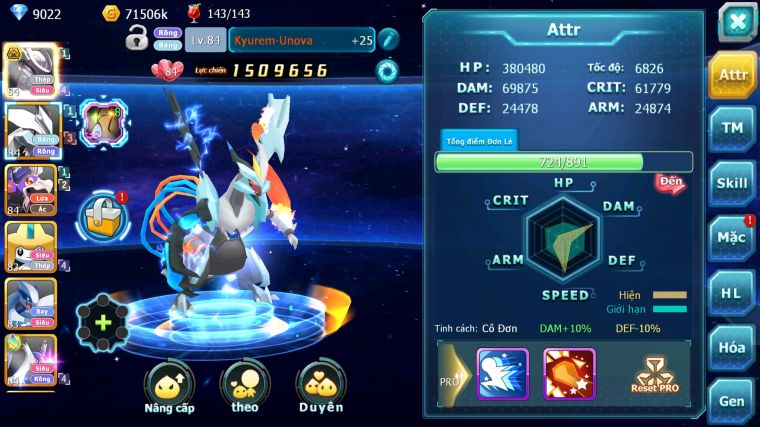Toggle the padlock lock icon
The height and width of the screenshot is (427, 760).
137,40
